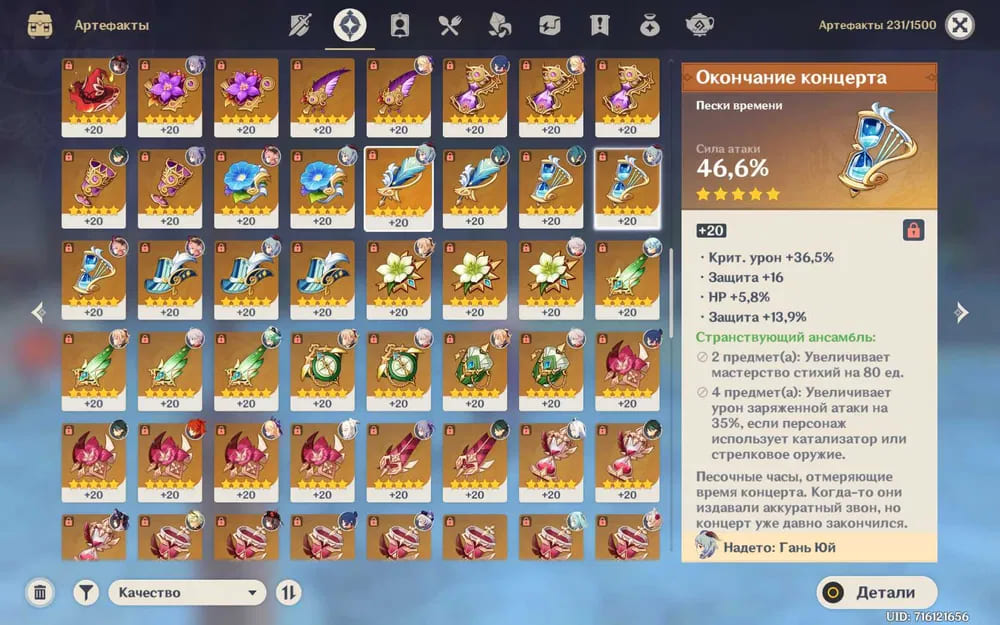Open the Quest items tab

coord(600,25)
